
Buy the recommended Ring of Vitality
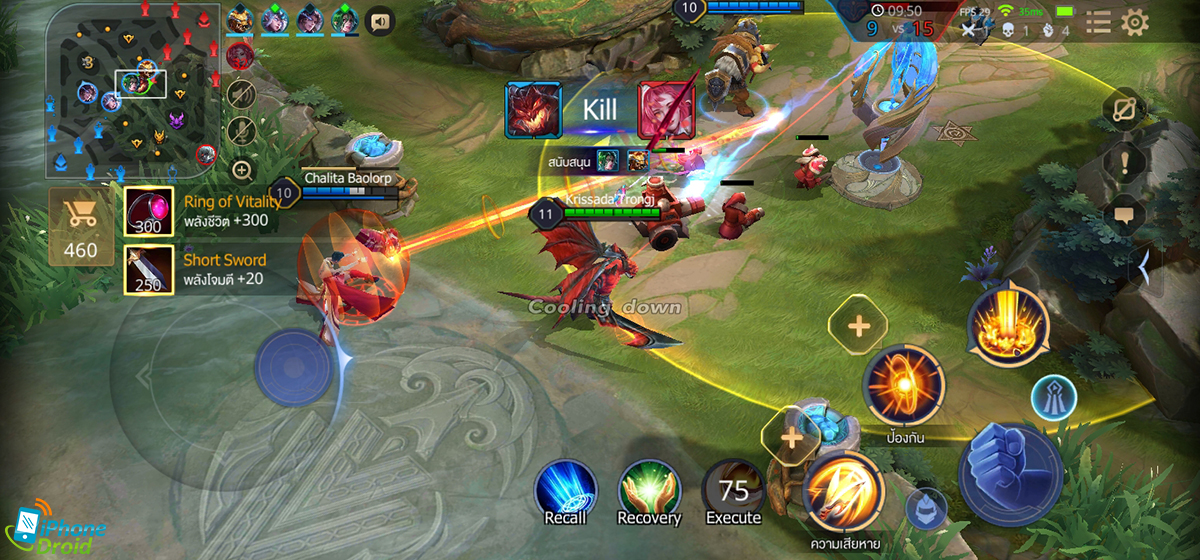pos(149,212)
